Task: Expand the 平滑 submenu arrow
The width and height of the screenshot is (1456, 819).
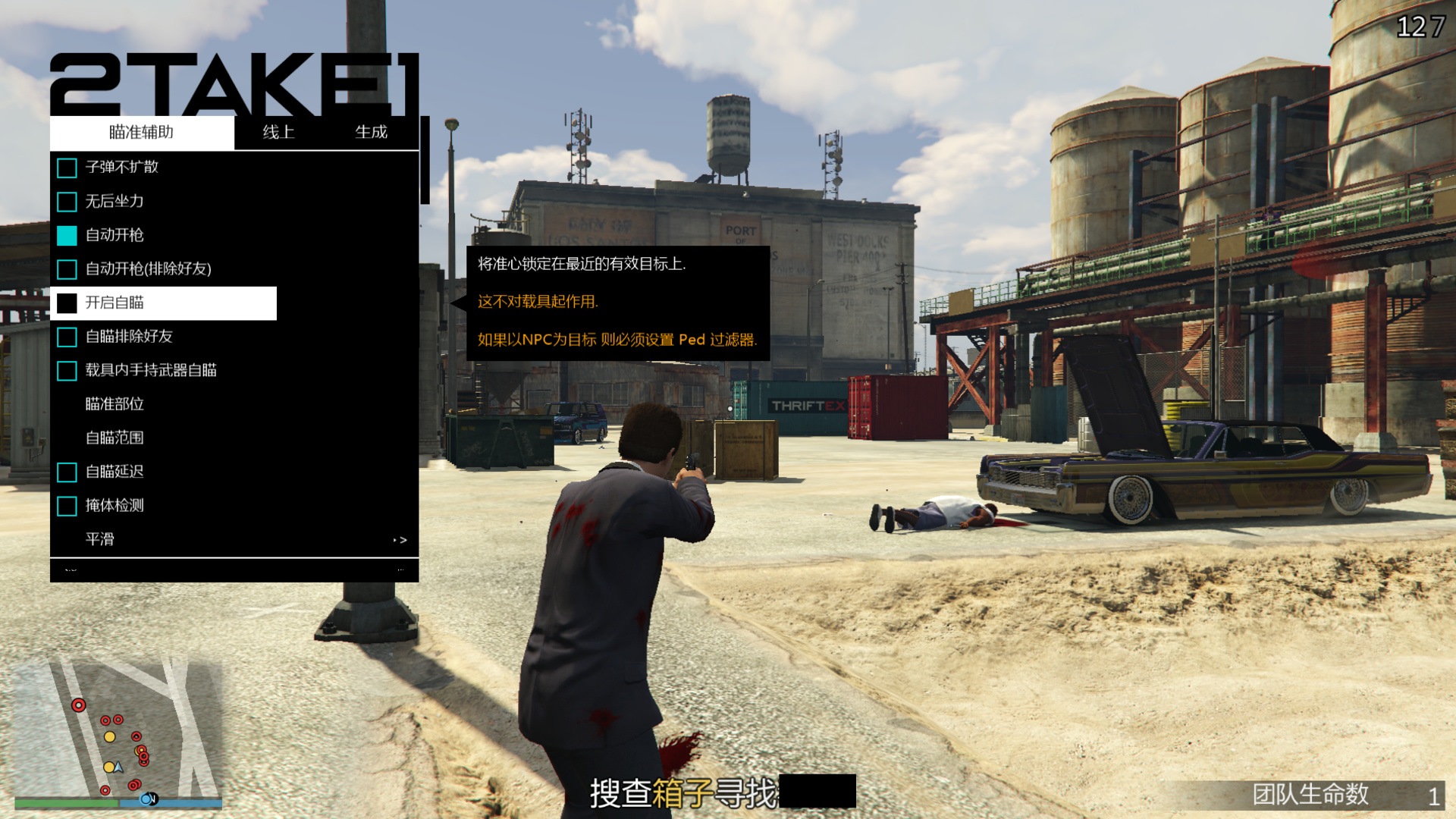Action: (401, 539)
